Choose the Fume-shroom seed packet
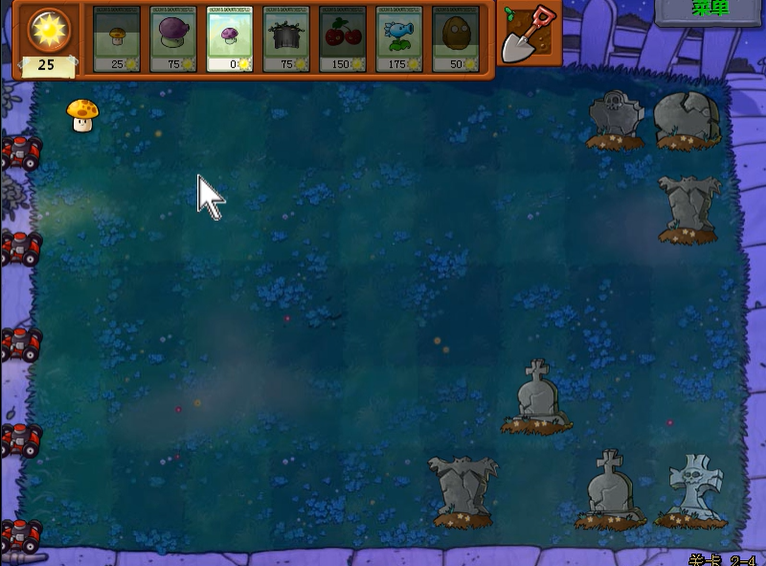Image resolution: width=766 pixels, height=566 pixels. point(173,39)
